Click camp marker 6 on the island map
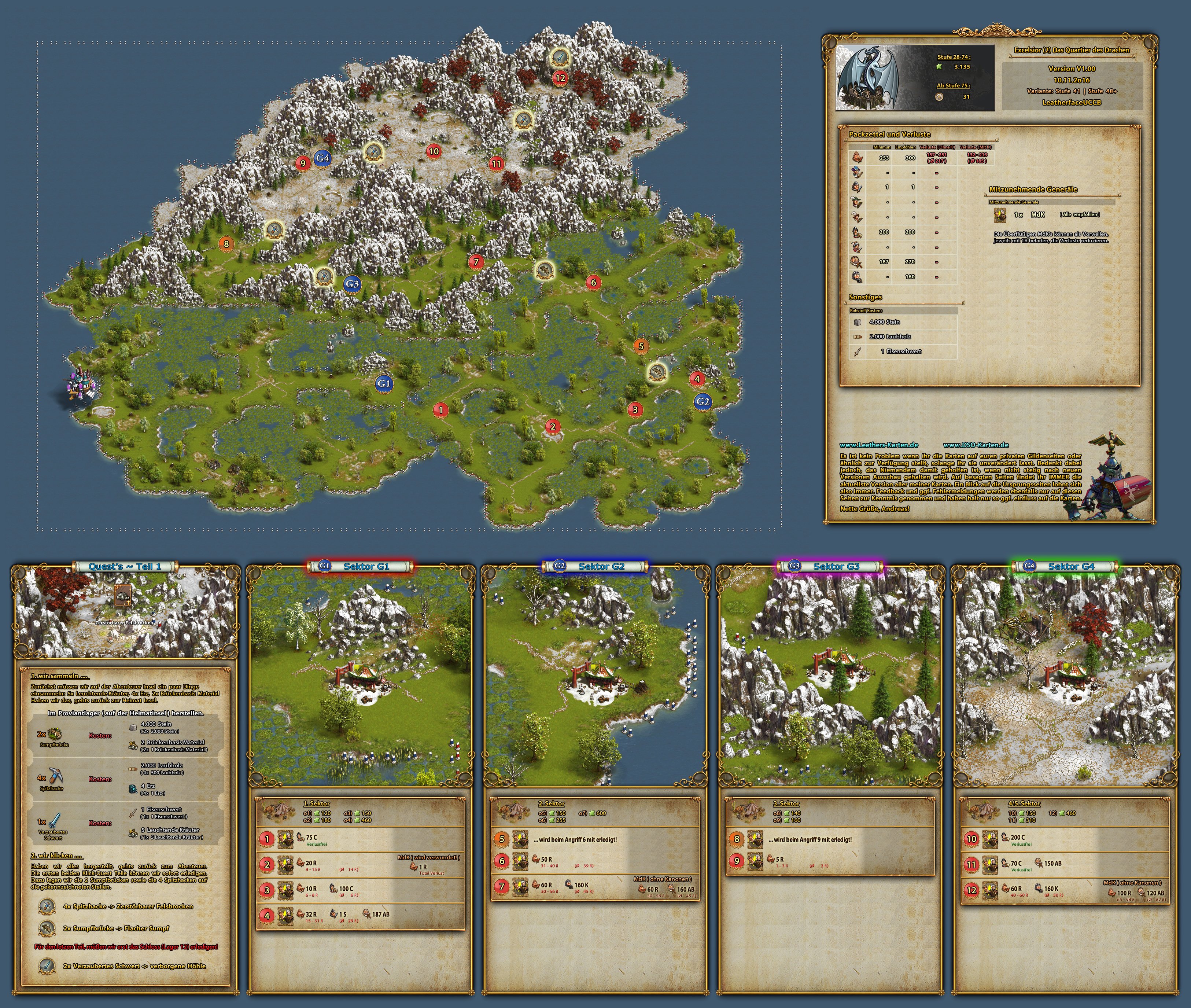Image resolution: width=1191 pixels, height=1008 pixels. [594, 282]
